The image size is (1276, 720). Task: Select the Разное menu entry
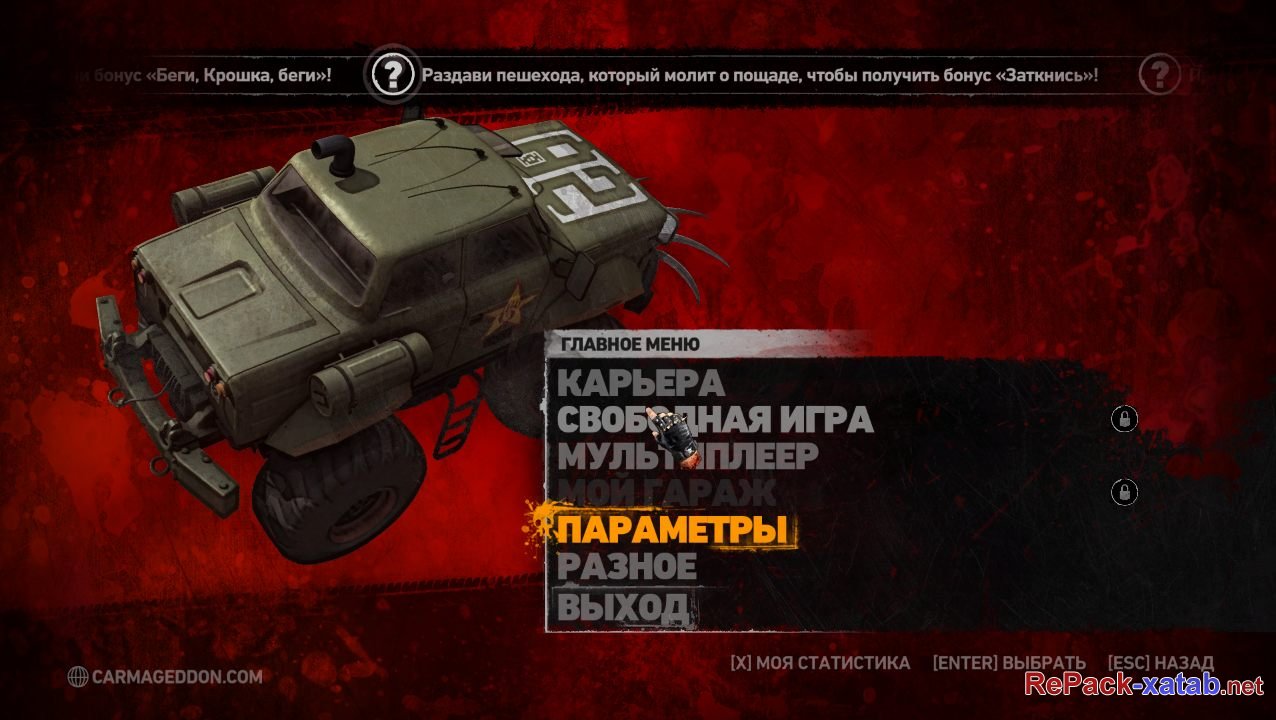627,566
